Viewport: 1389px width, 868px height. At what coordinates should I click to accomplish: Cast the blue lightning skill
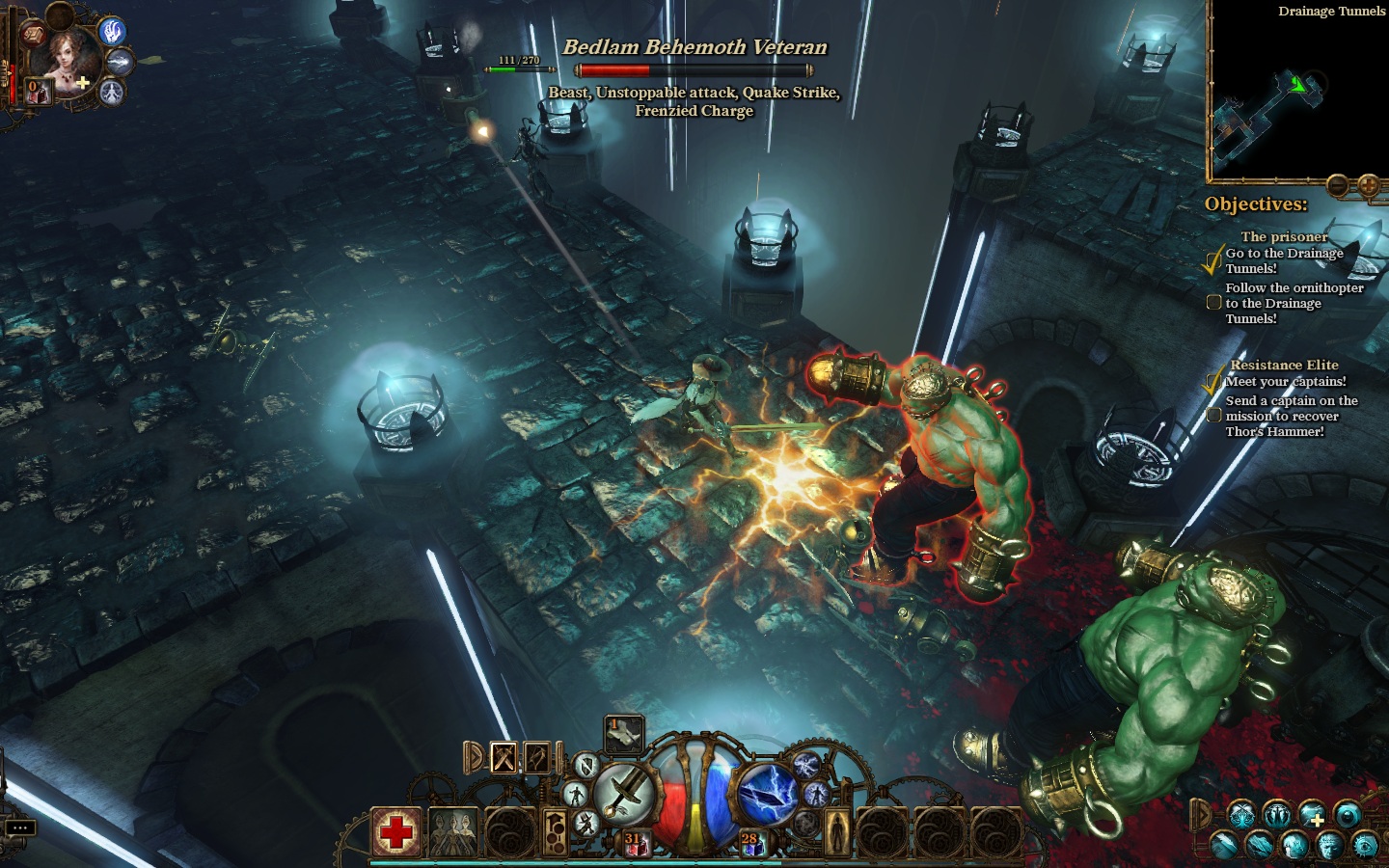(766, 794)
